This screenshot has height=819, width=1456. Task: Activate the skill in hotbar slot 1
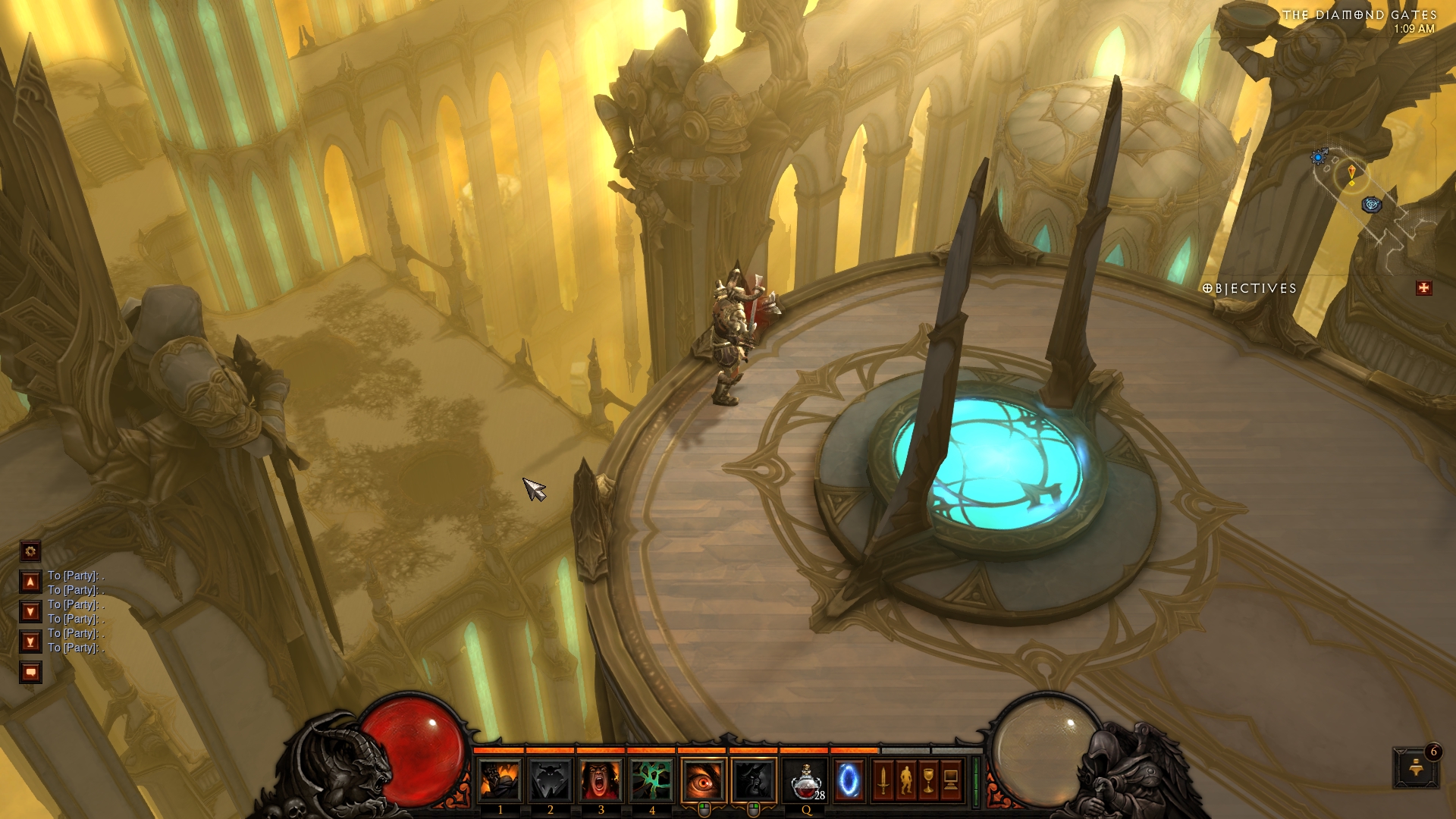[x=500, y=780]
